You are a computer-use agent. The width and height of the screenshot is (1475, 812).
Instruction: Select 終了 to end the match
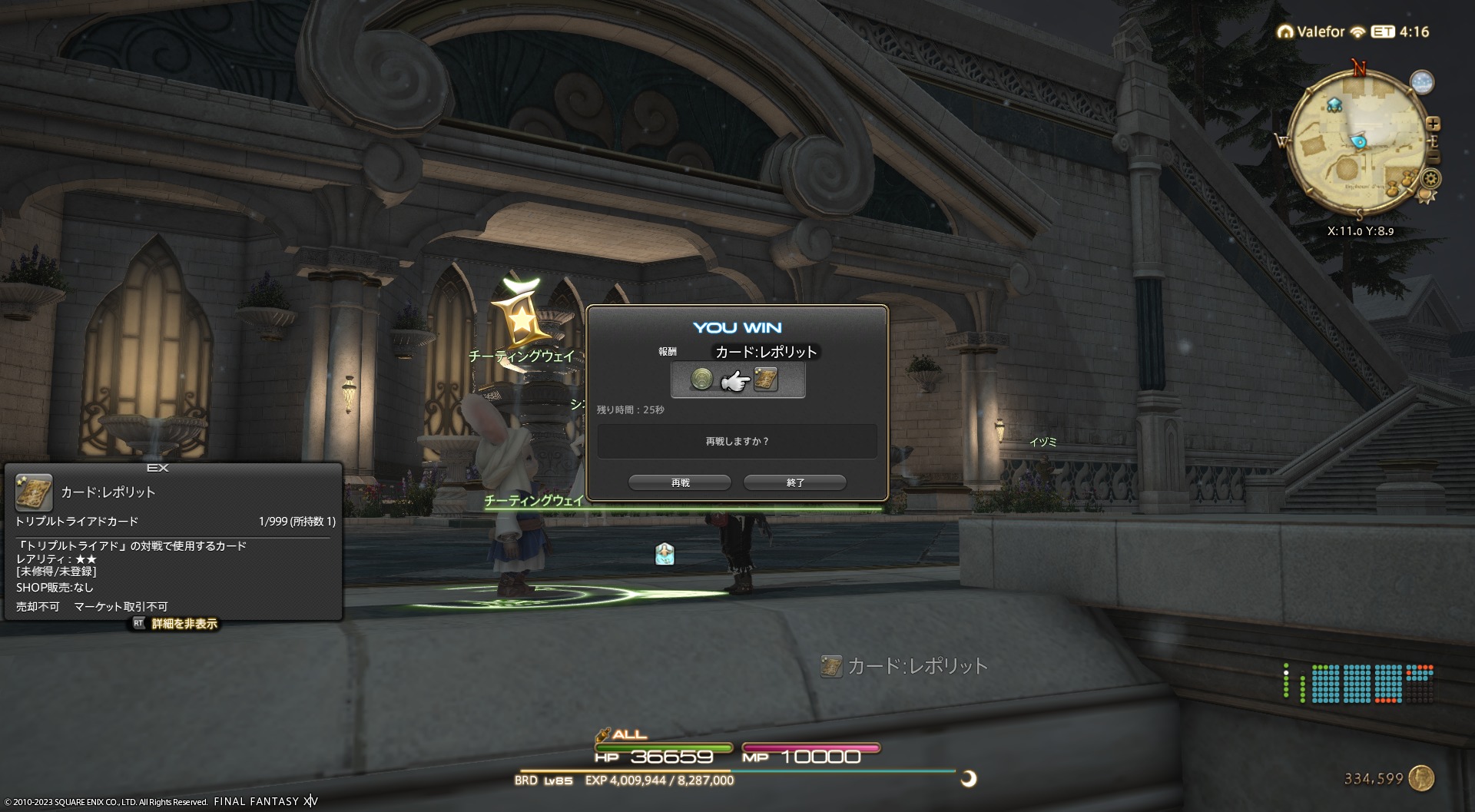[x=795, y=482]
